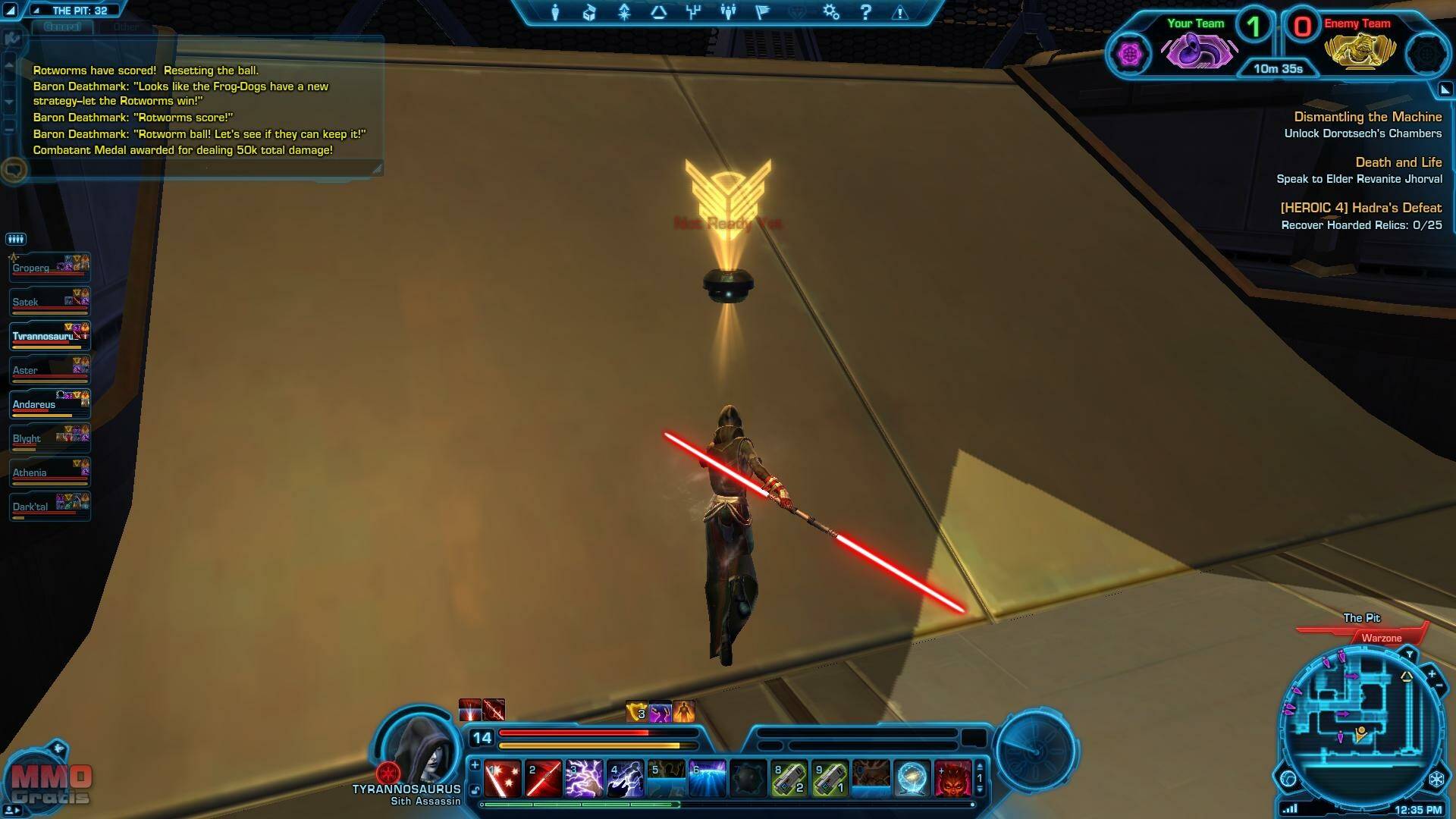Toggle the quickbar lock button
Screen dimensions: 1456x819
pyautogui.click(x=475, y=790)
